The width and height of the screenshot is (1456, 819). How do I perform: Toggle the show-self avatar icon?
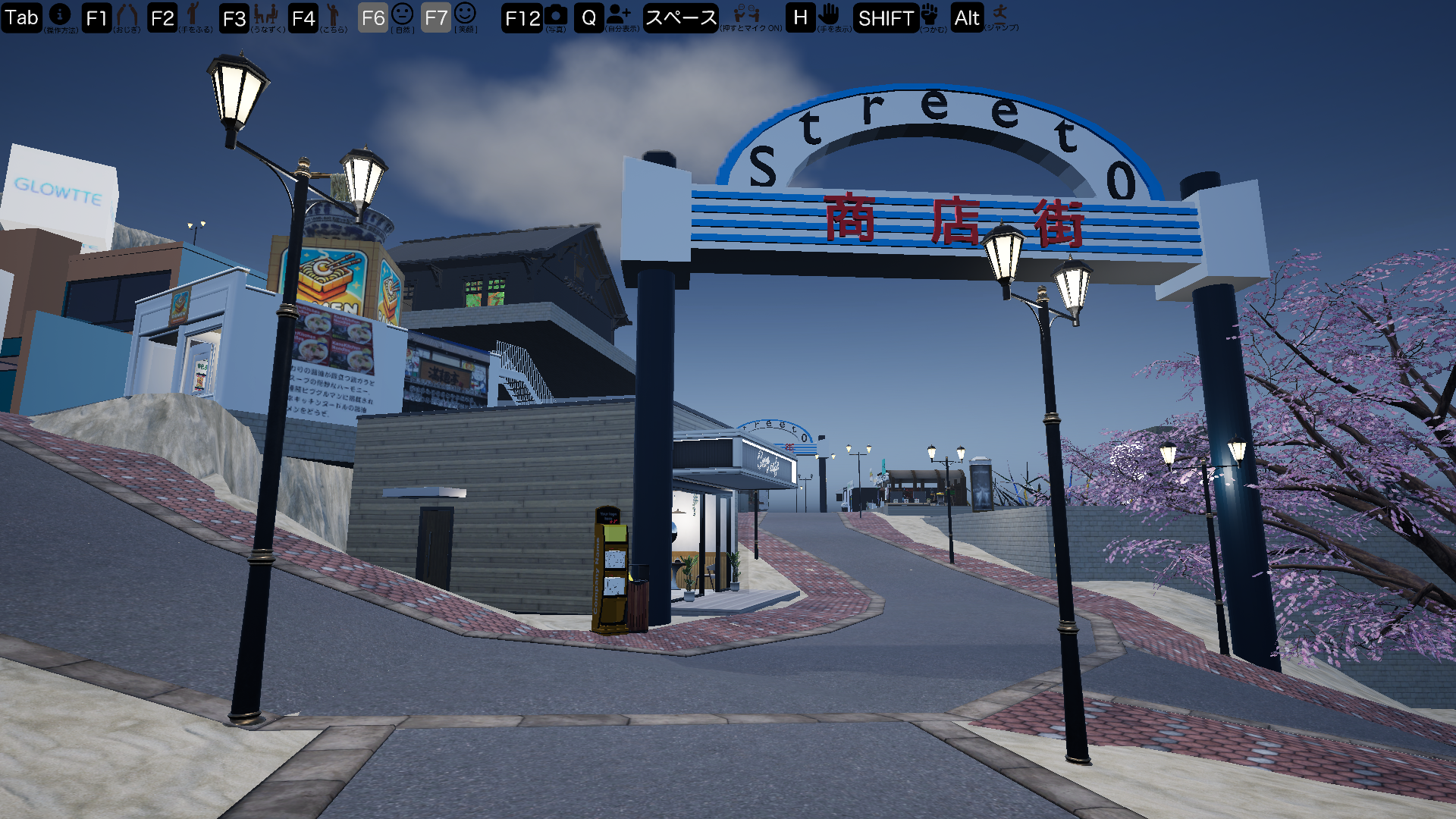point(618,14)
